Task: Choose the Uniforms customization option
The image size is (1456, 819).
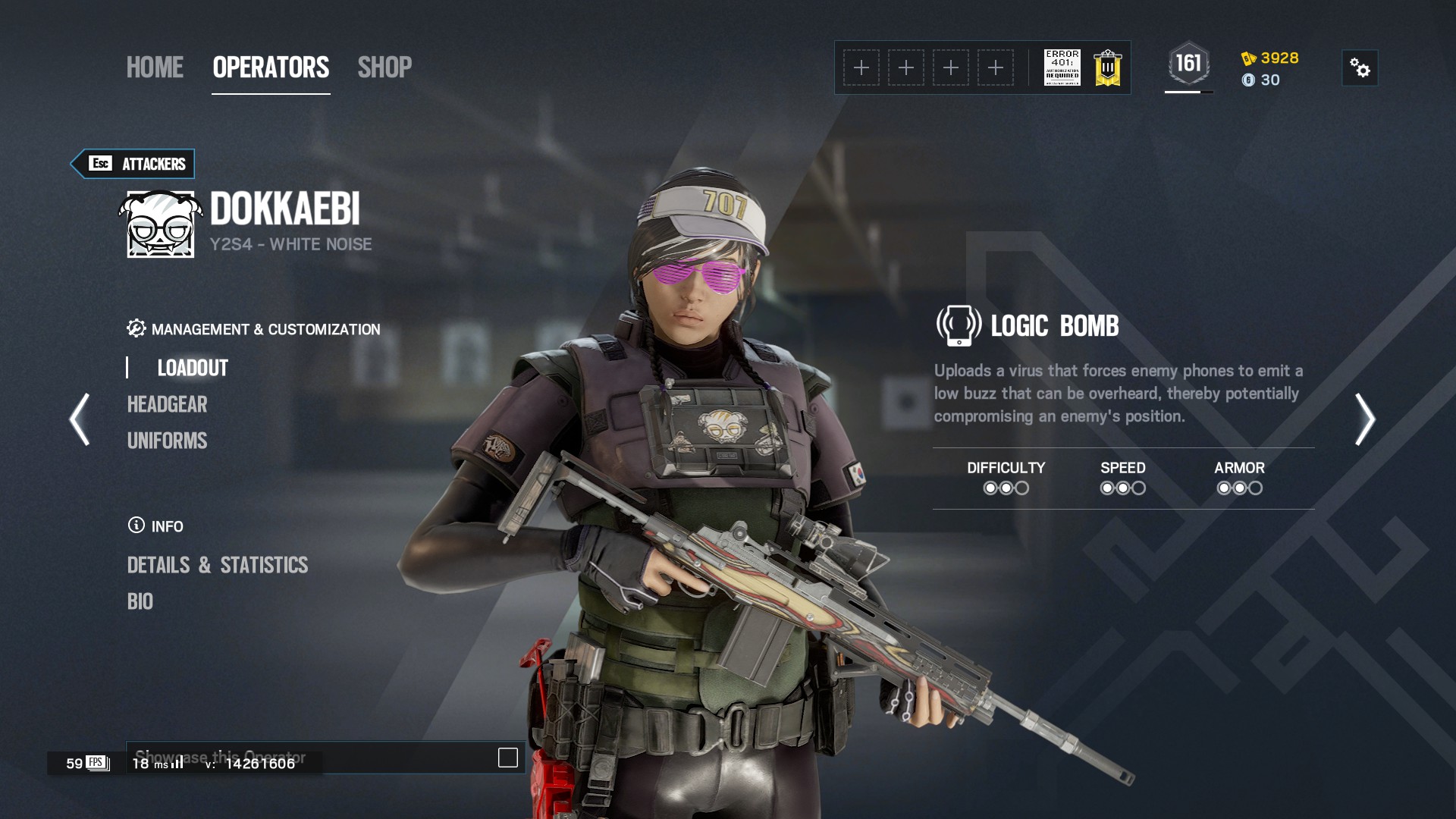Action: (x=167, y=441)
